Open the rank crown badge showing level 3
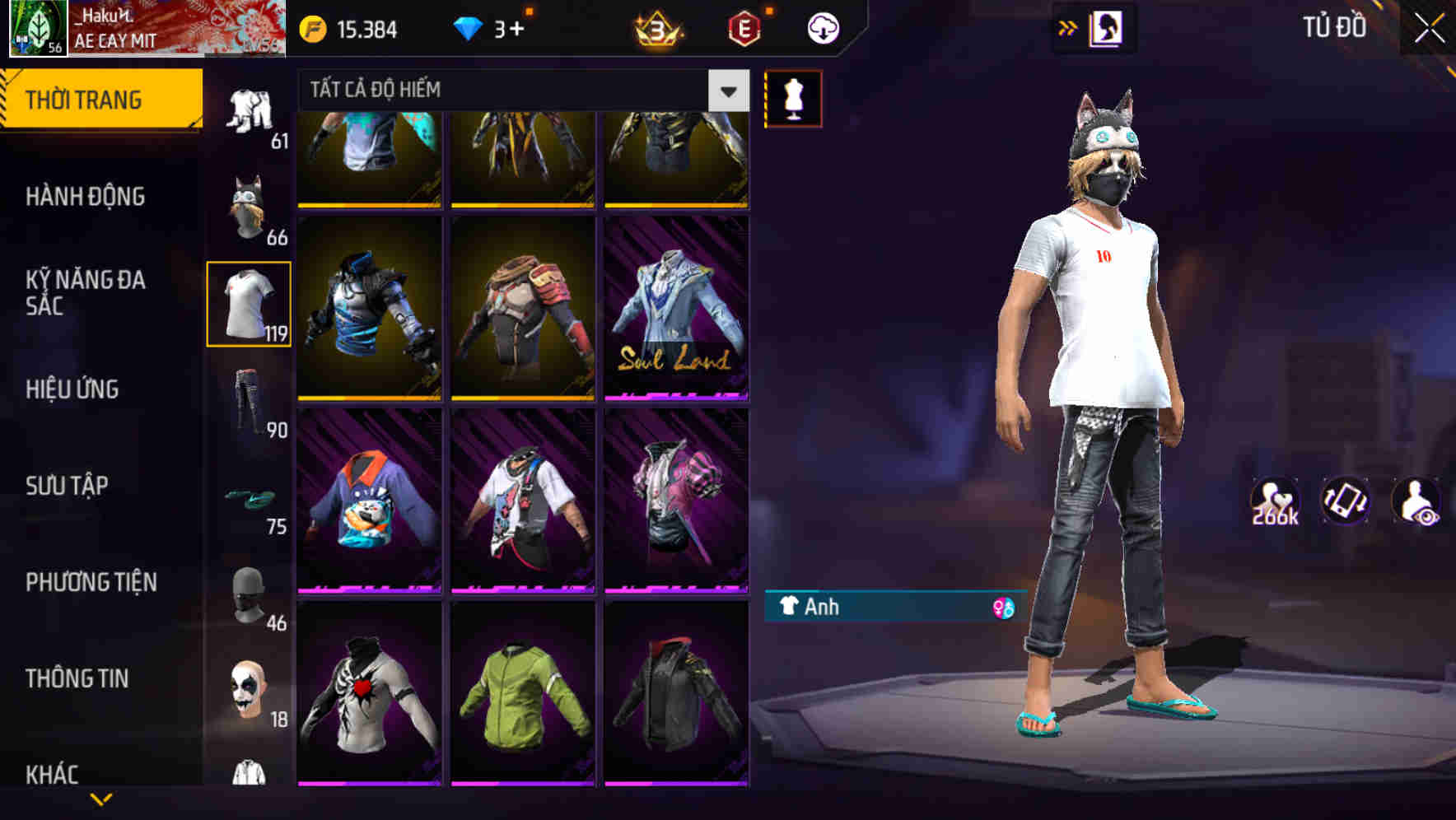 point(658,27)
